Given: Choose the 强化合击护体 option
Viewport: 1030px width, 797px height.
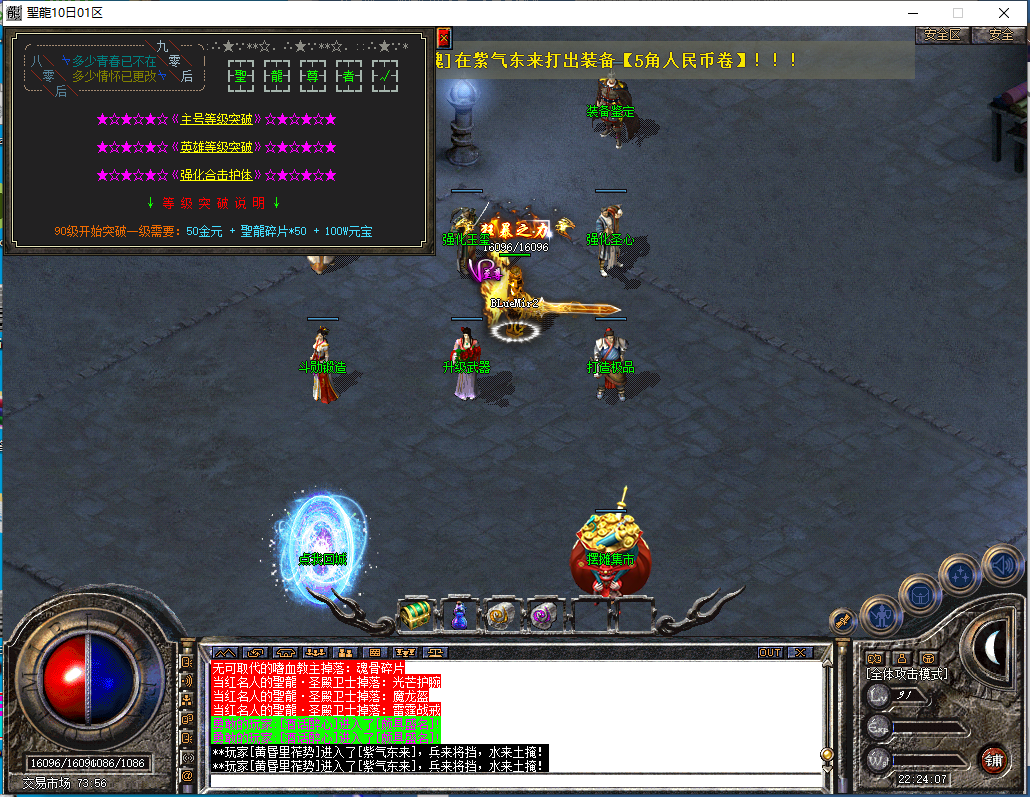Looking at the screenshot, I should [x=216, y=176].
